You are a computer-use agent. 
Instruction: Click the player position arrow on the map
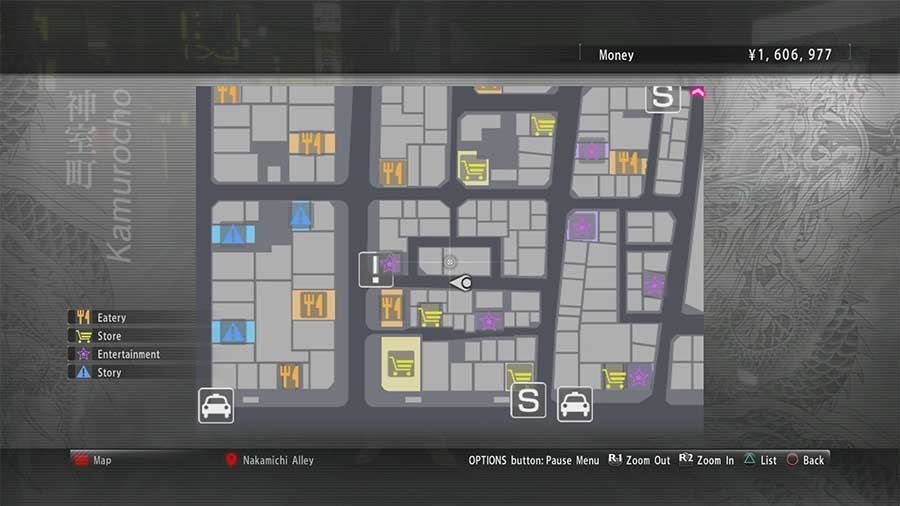(461, 284)
